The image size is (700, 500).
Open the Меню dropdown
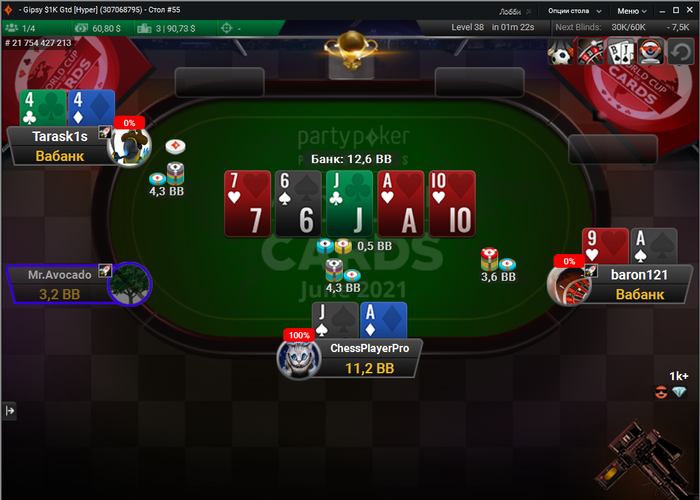tap(630, 10)
